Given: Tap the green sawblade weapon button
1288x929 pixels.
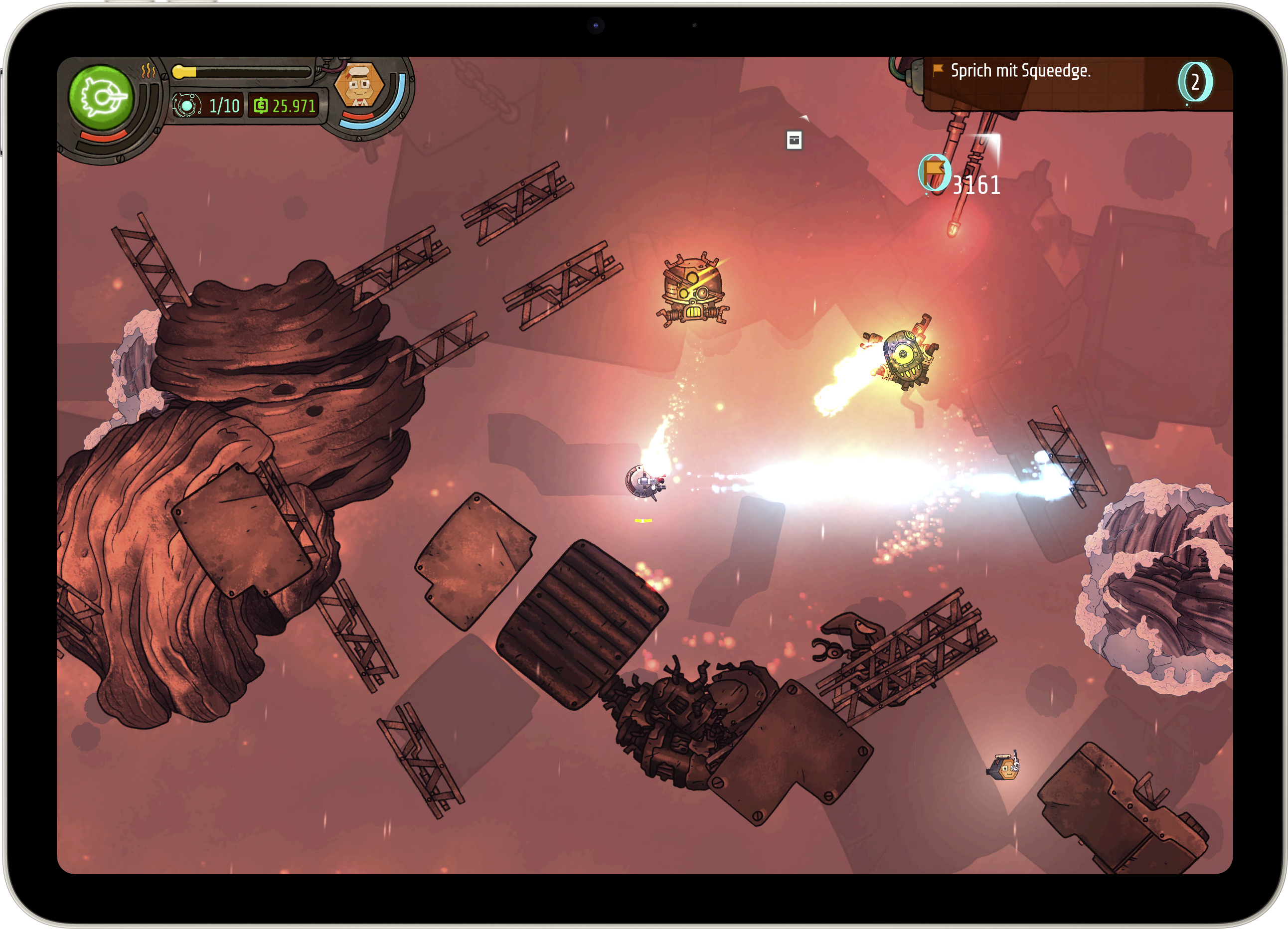Looking at the screenshot, I should pos(102,98).
